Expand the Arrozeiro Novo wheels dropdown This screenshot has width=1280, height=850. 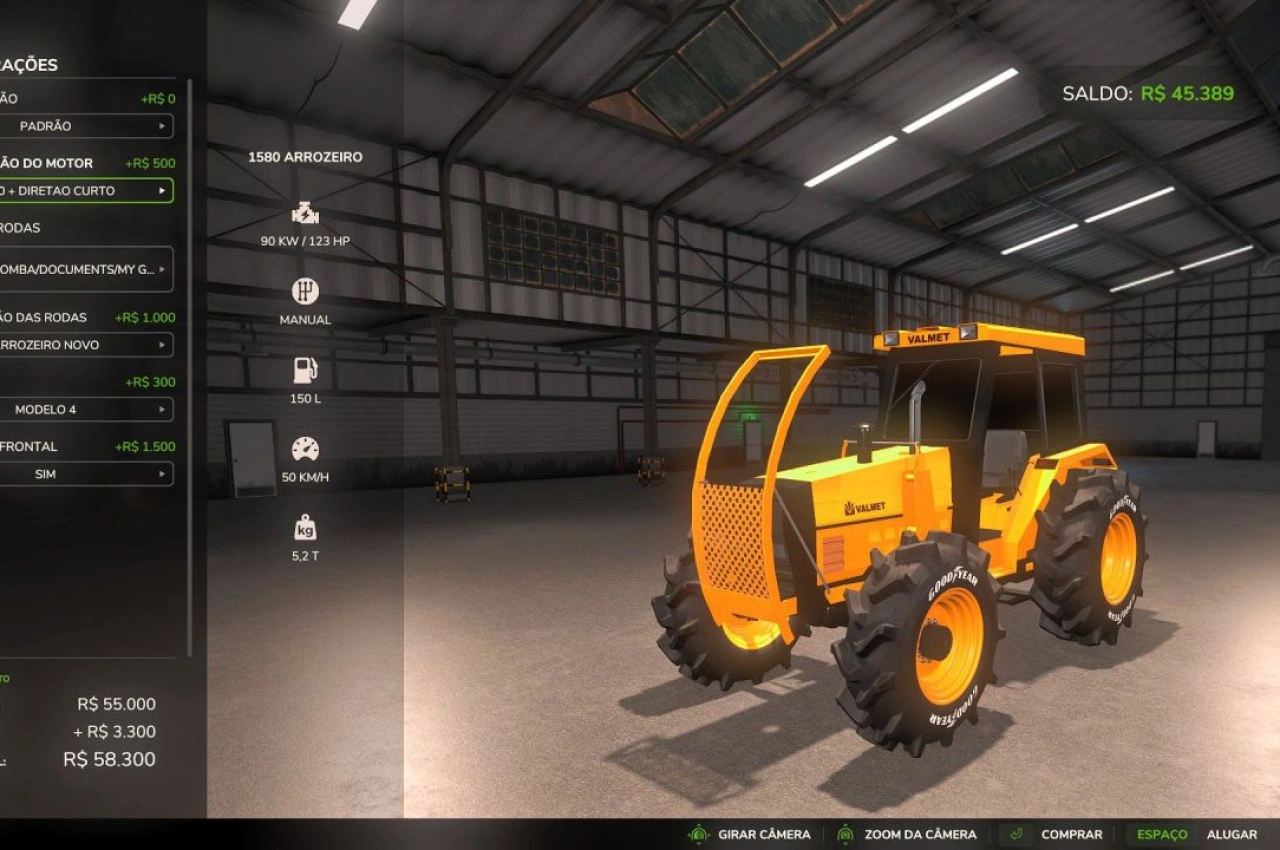pyautogui.click(x=85, y=345)
